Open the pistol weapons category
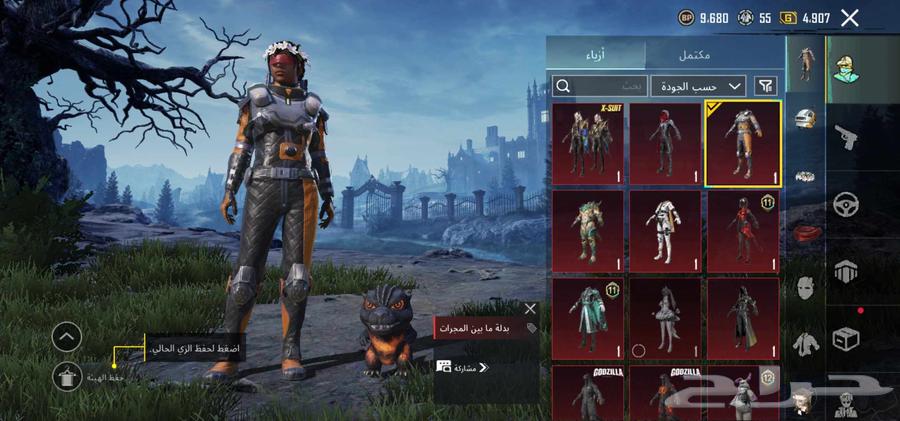 tap(847, 137)
